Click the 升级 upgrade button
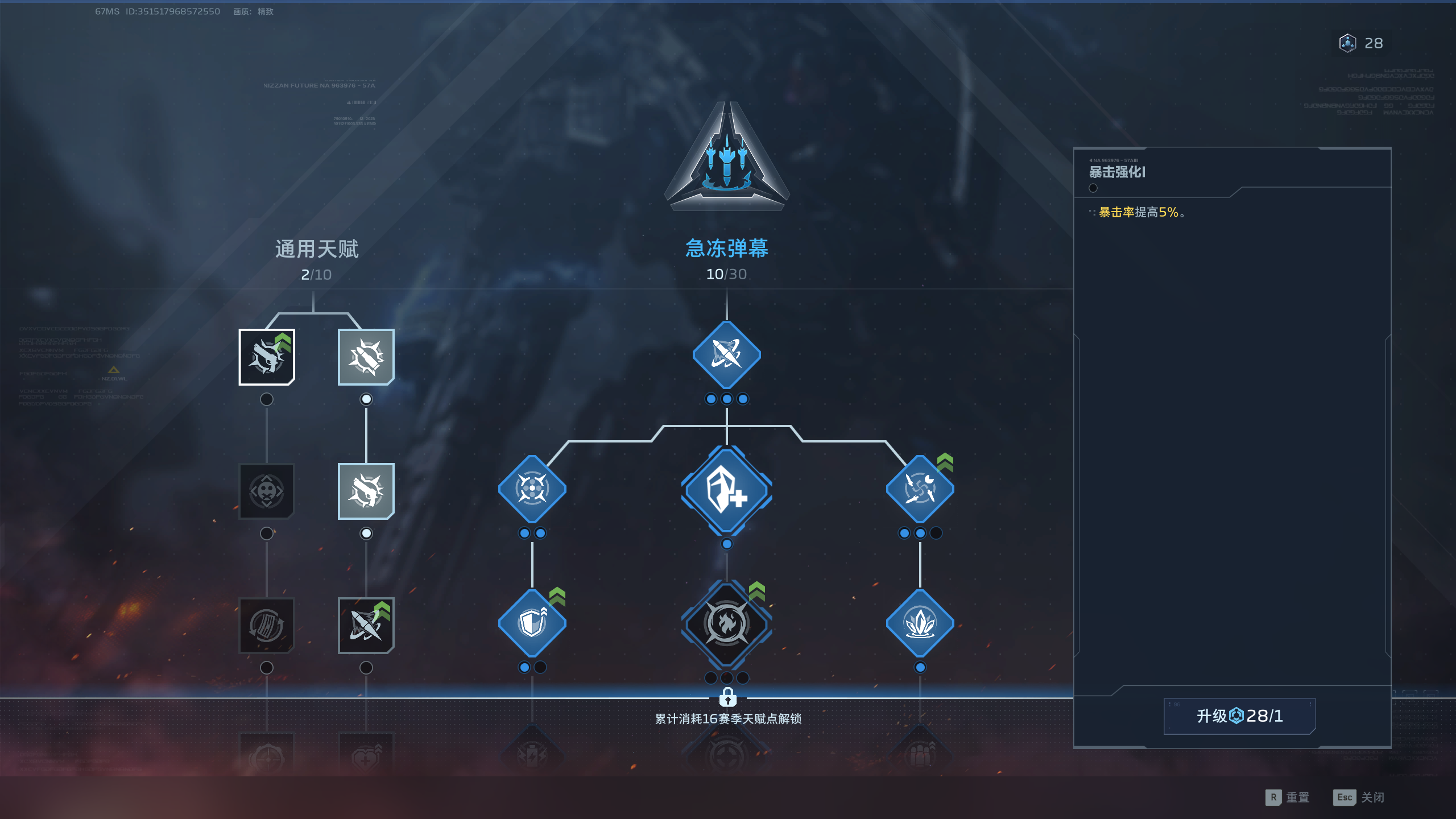The image size is (1456, 819). point(1239,716)
